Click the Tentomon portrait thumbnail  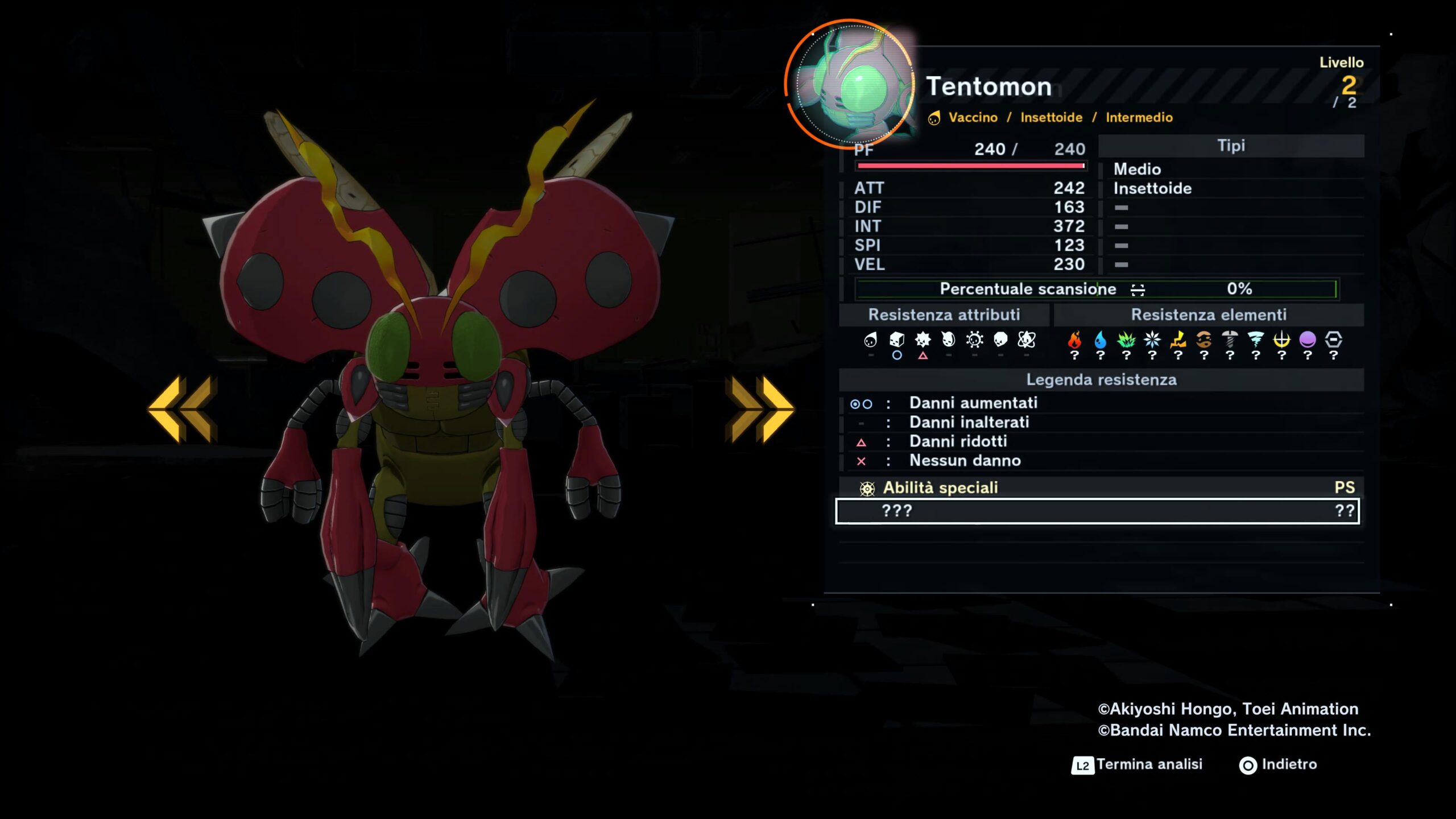[x=850, y=84]
